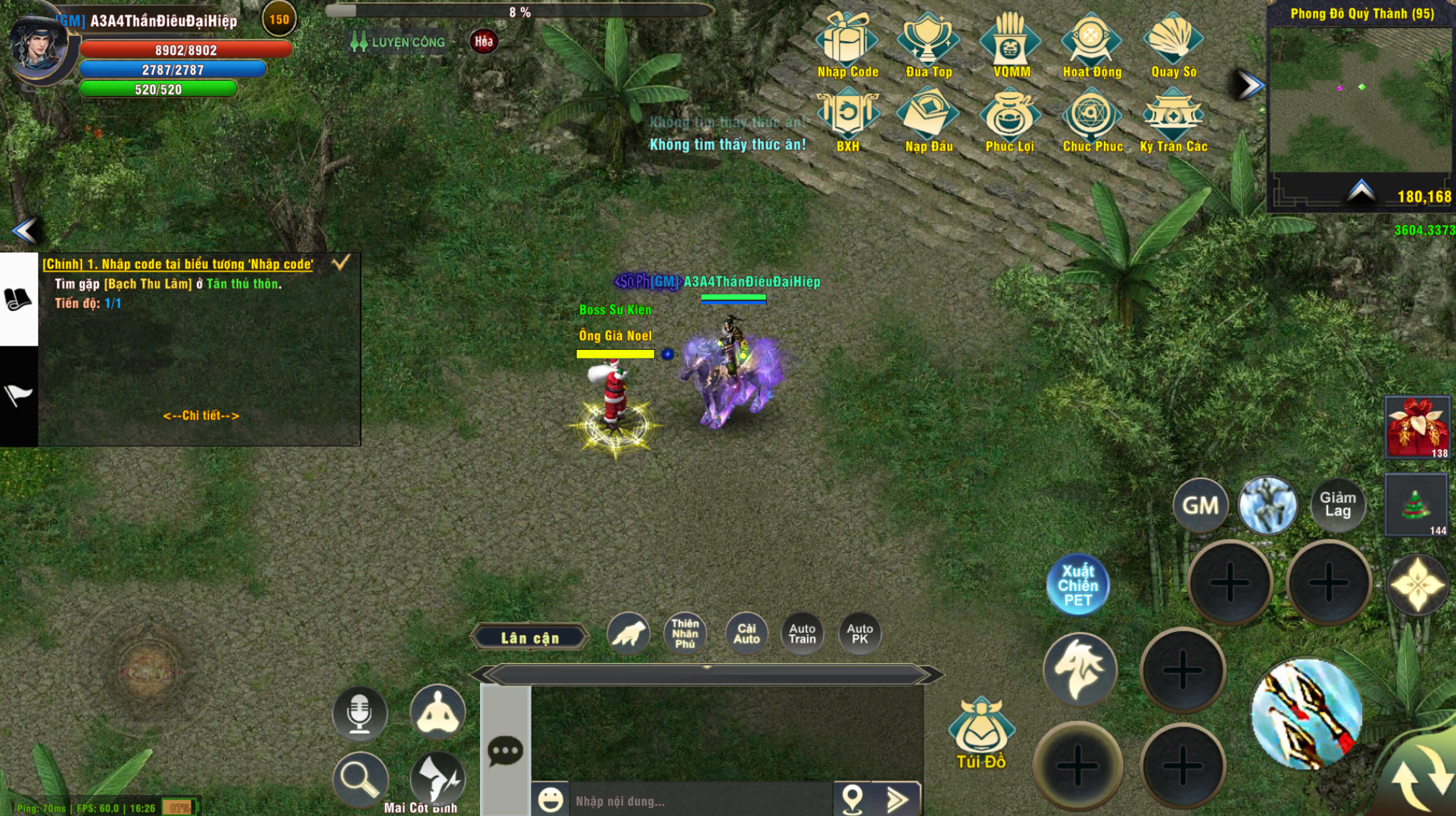The image size is (1456, 816).
Task: Collapse event icons with right chevron arrow
Action: point(1248,83)
